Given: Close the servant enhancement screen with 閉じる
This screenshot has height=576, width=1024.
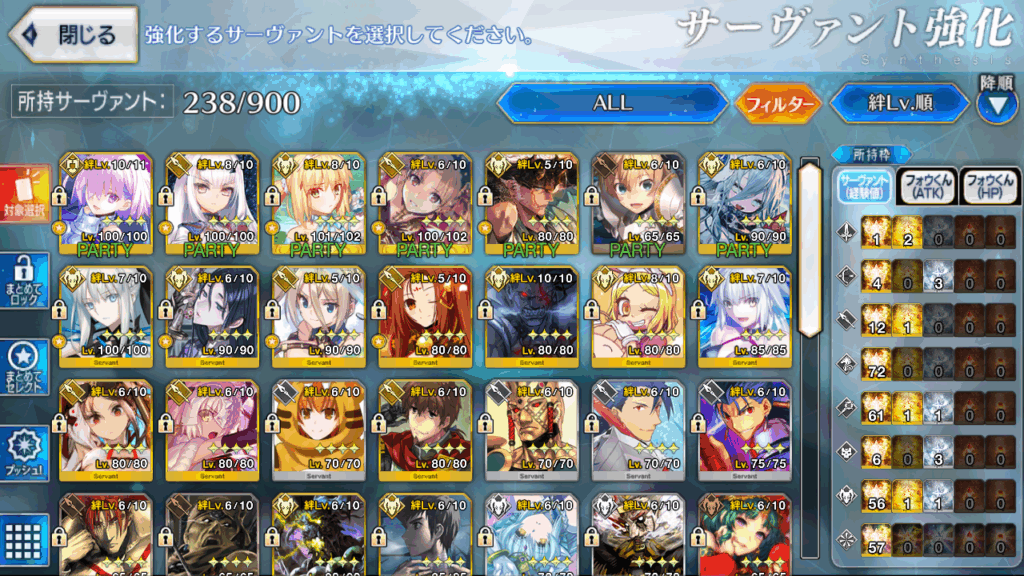Looking at the screenshot, I should [74, 35].
